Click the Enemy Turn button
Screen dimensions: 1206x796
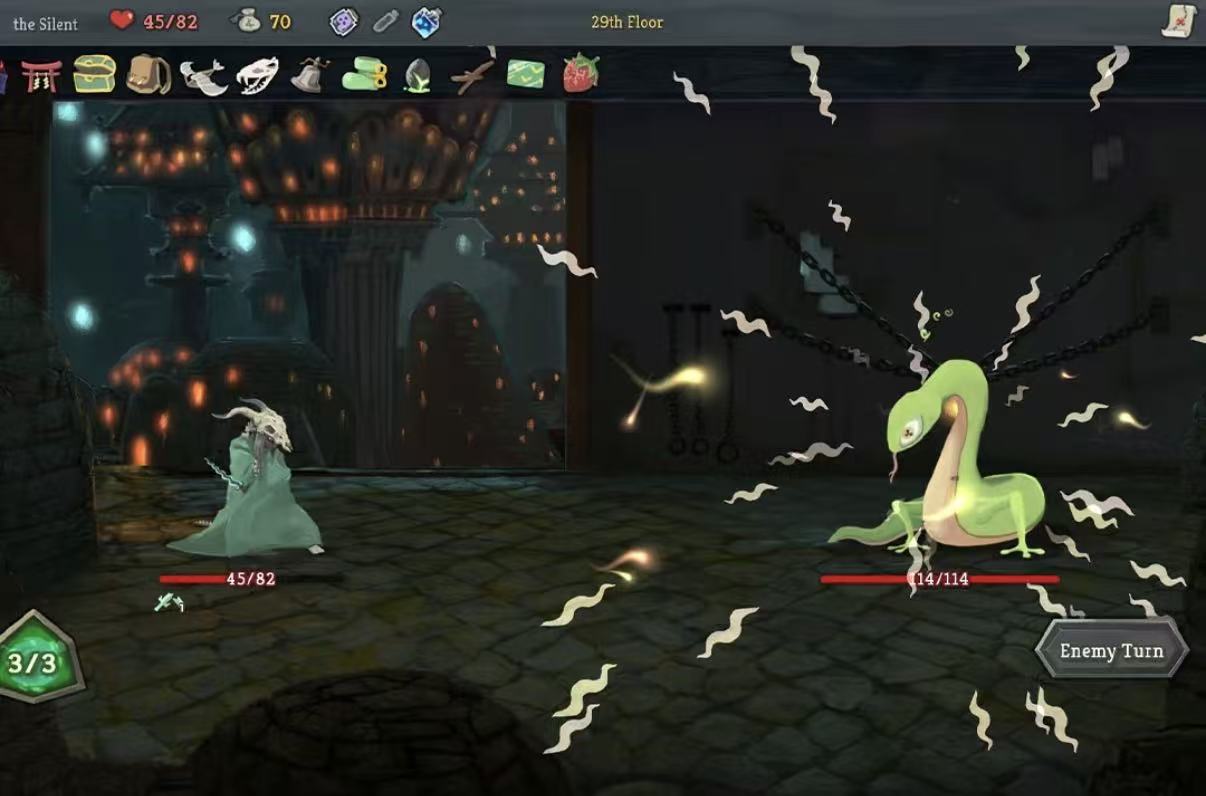[x=1111, y=651]
